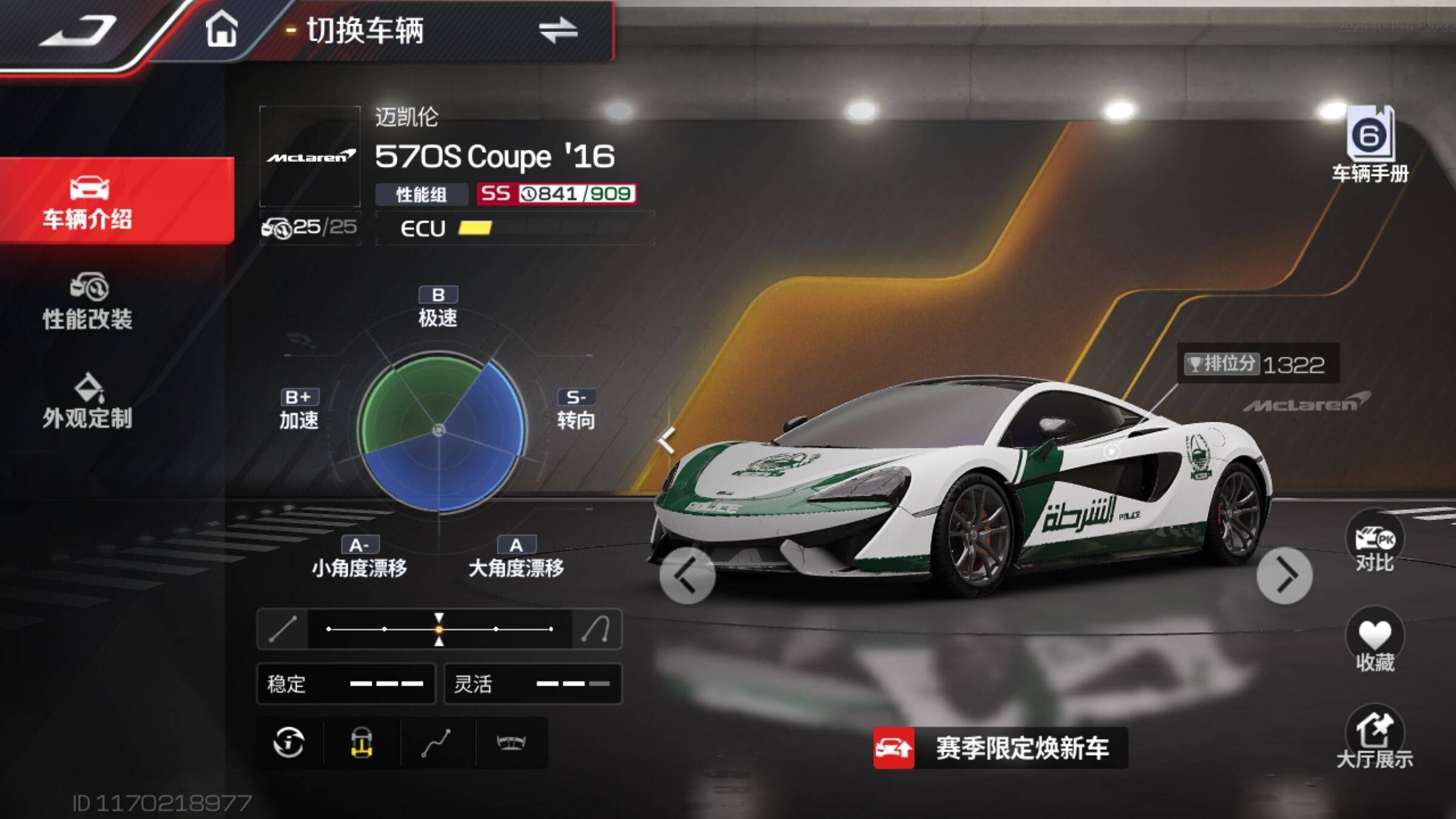The image size is (1456, 819).
Task: Select the 车辆介绍 vehicle intro tab
Action: pyautogui.click(x=88, y=202)
